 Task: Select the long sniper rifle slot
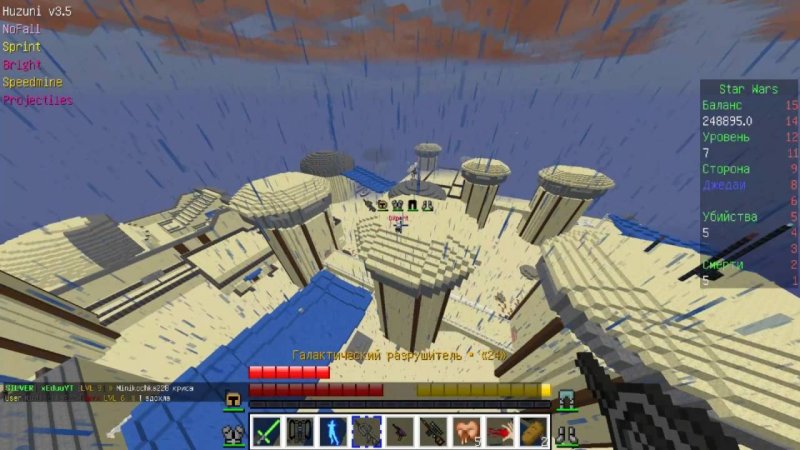tap(433, 431)
